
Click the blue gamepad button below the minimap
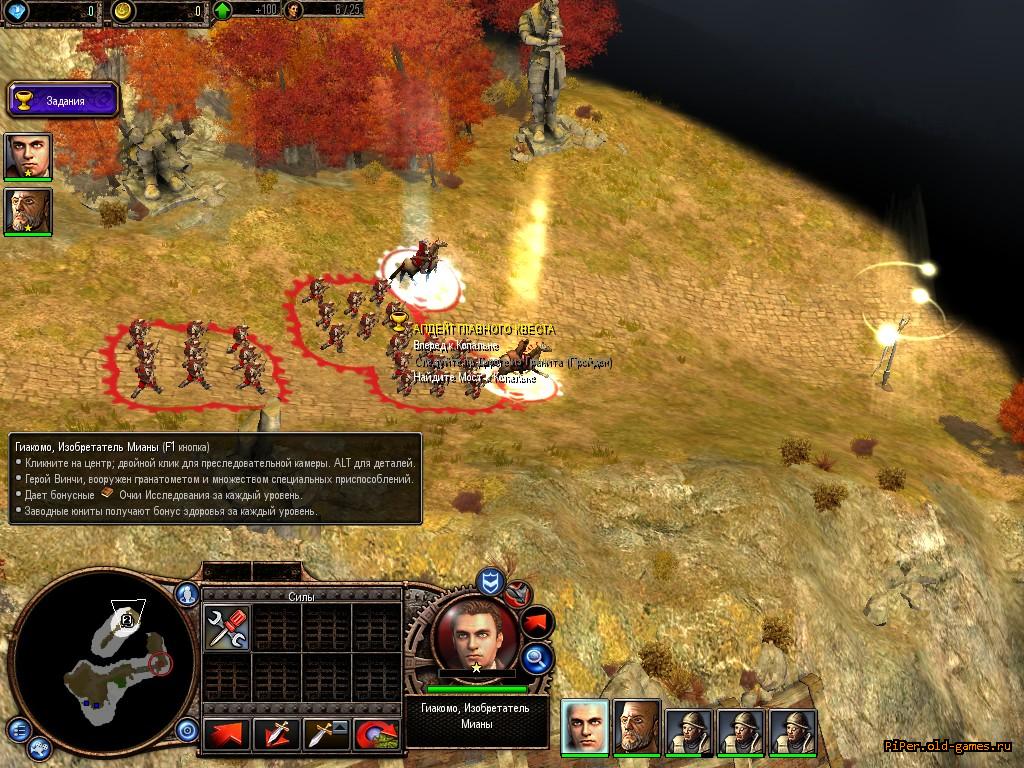click(40, 746)
